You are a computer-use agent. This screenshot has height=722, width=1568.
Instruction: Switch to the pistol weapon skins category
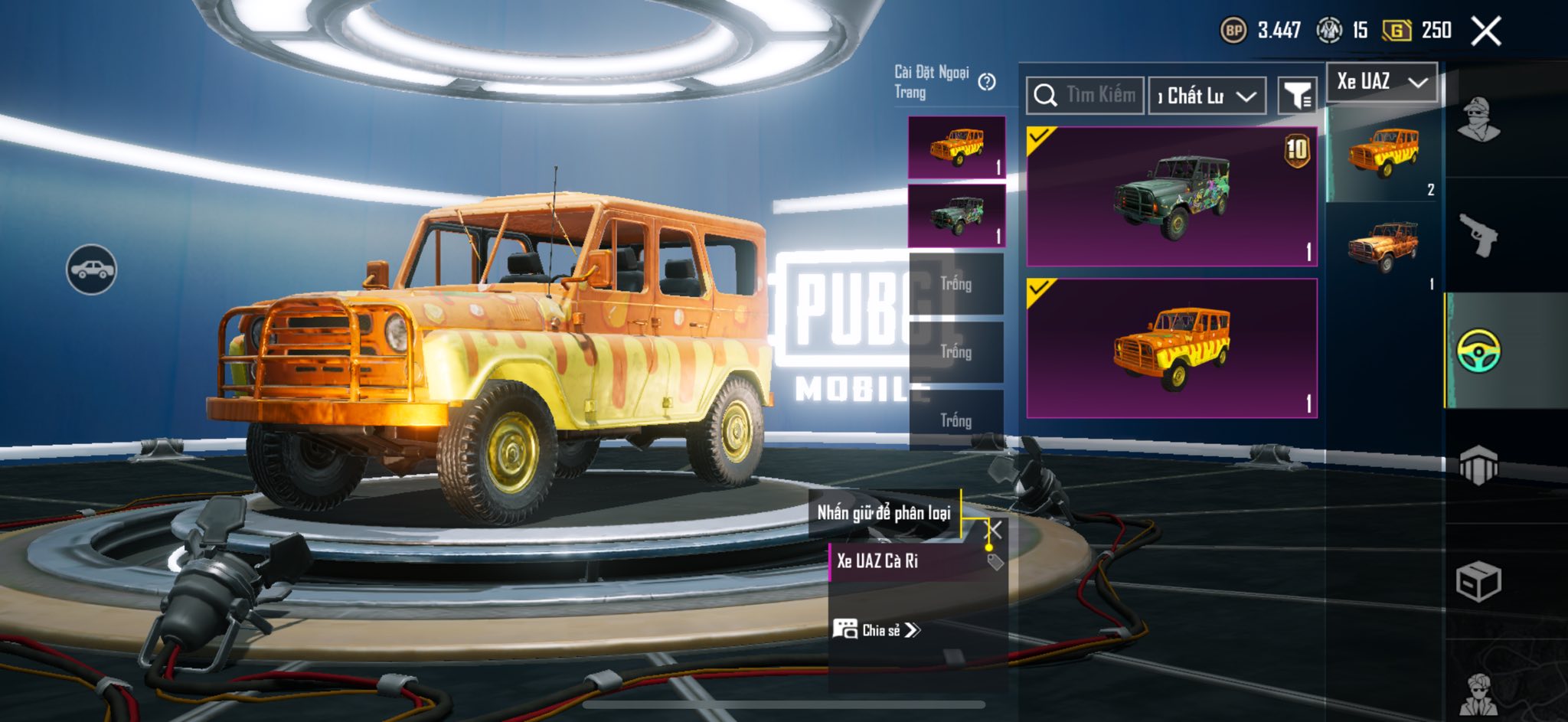(1478, 236)
